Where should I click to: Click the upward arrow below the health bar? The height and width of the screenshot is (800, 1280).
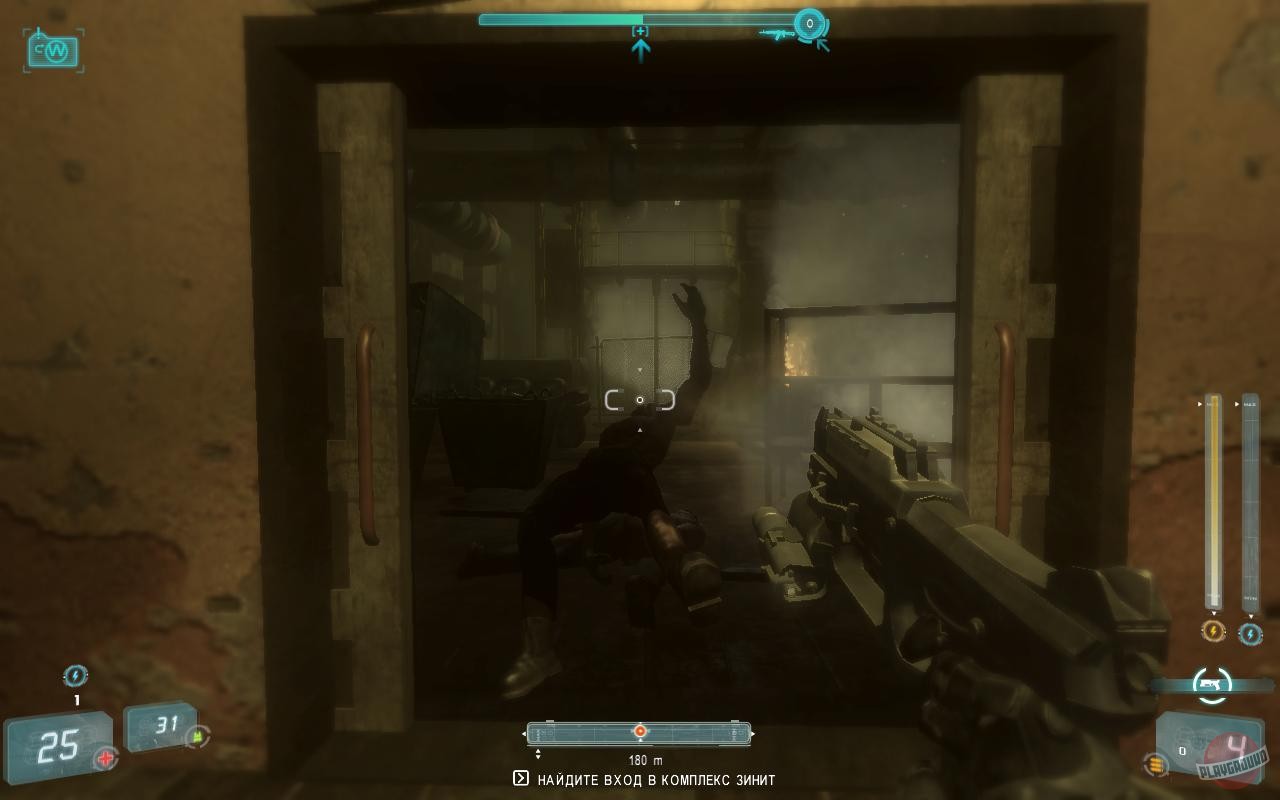(640, 46)
